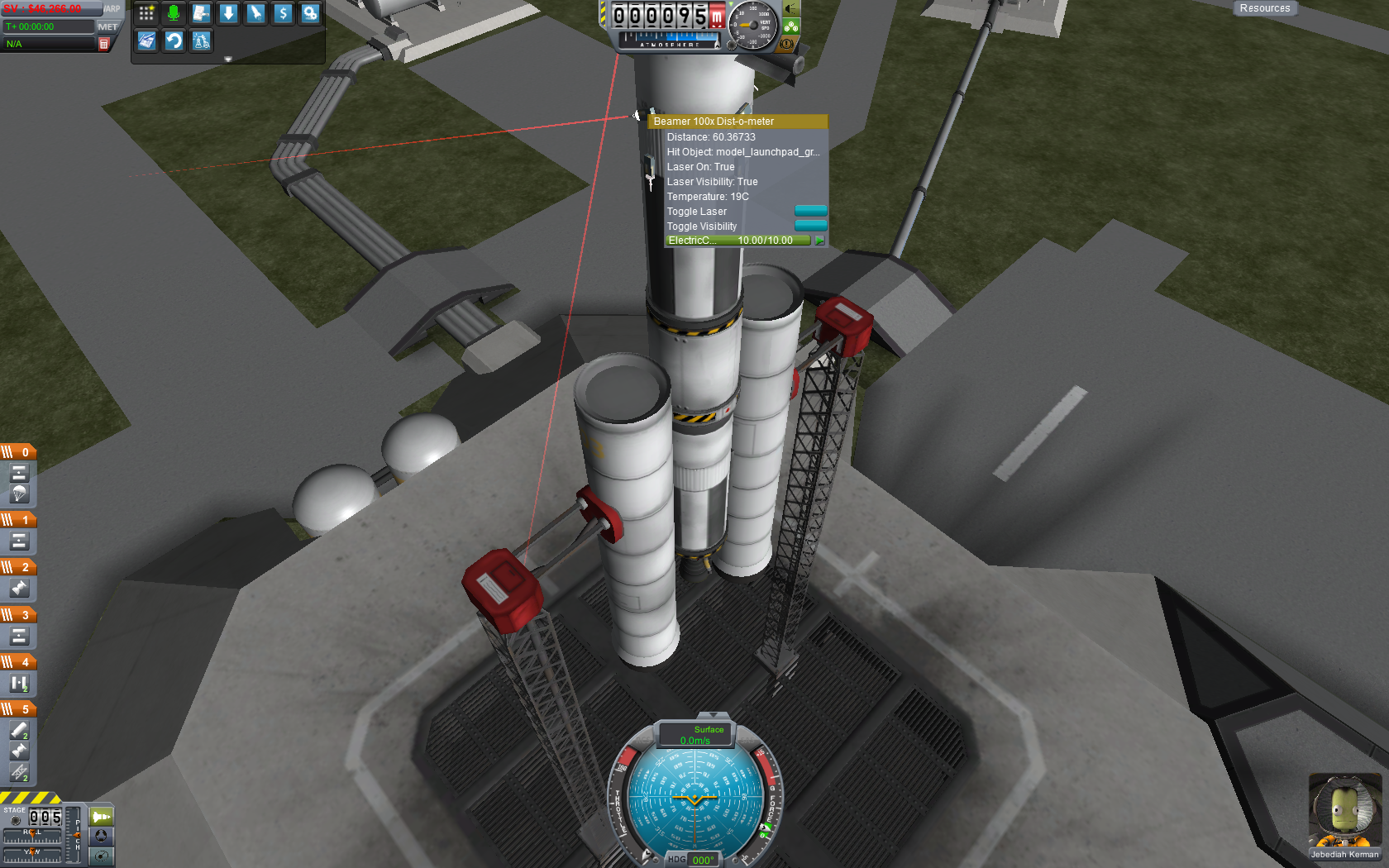
Task: Click the white down-arrow toolbar button
Action: point(228,13)
